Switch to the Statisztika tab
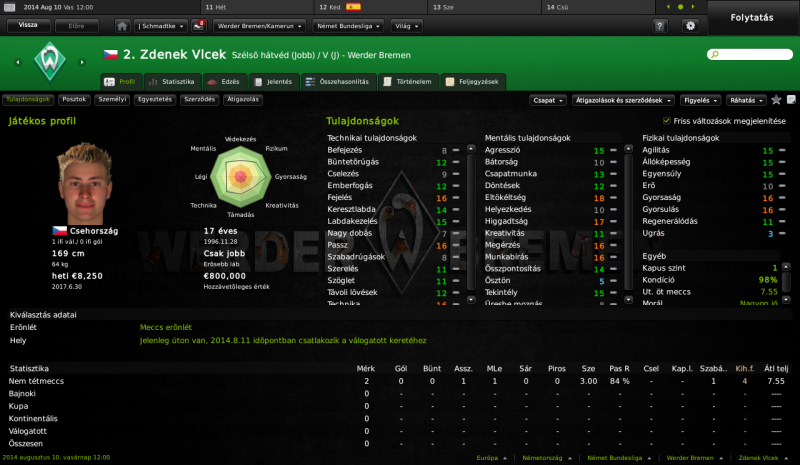The width and height of the screenshot is (800, 465). (x=173, y=80)
